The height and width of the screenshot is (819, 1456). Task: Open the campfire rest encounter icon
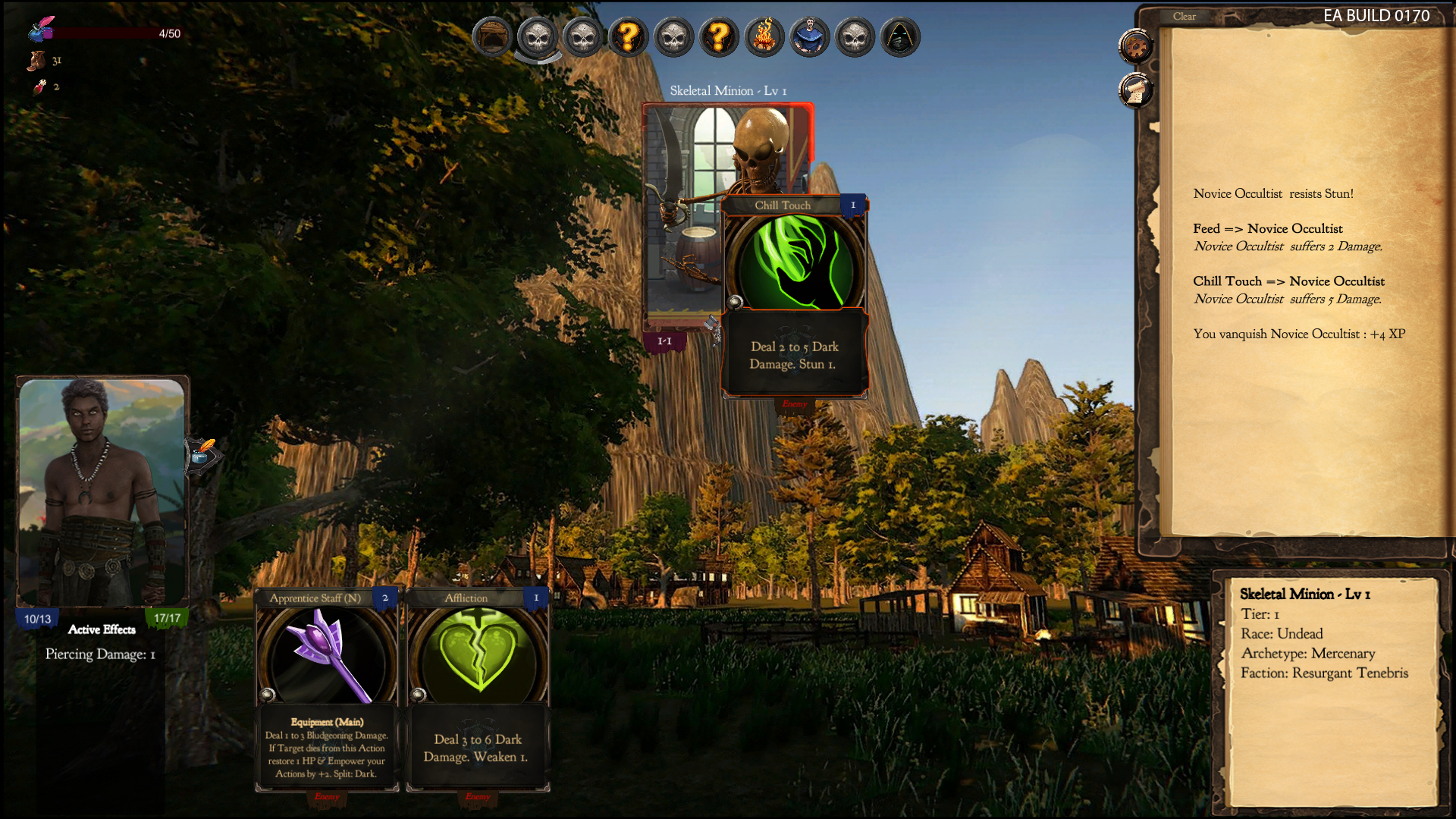point(765,37)
